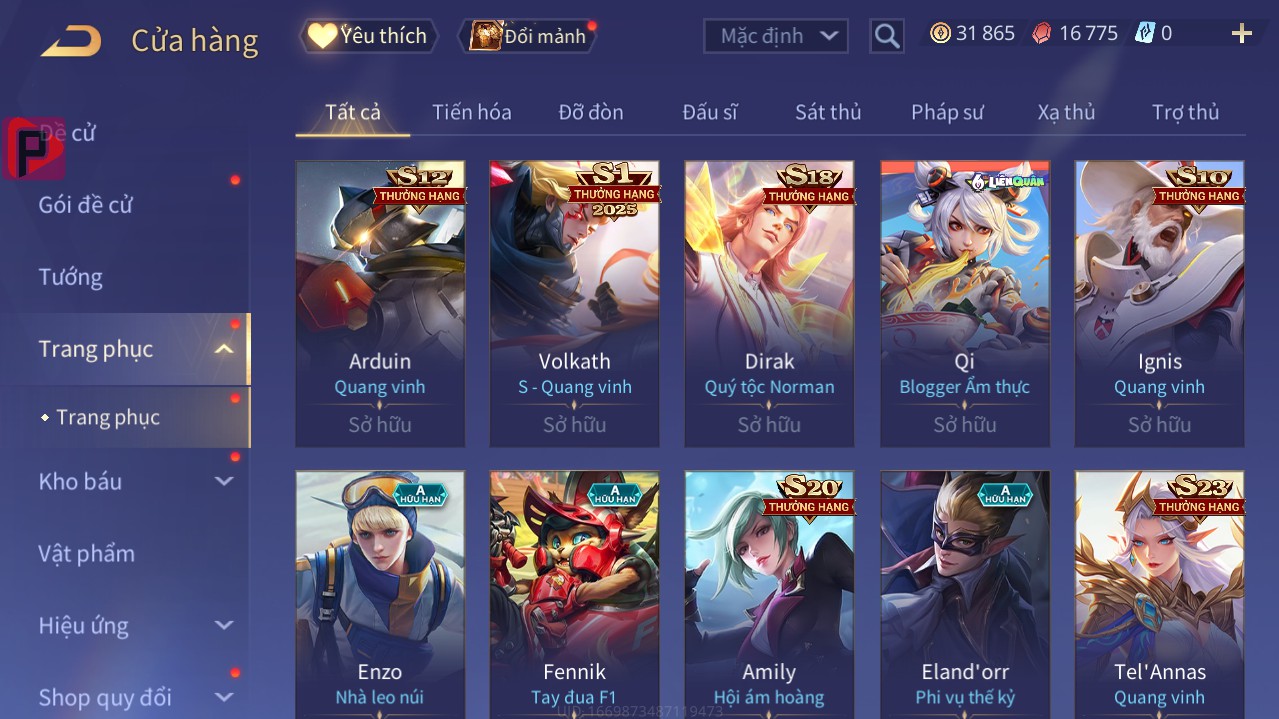This screenshot has width=1279, height=719.
Task: Choose the Qi Blogger Ẩm thực skin card
Action: [964, 303]
